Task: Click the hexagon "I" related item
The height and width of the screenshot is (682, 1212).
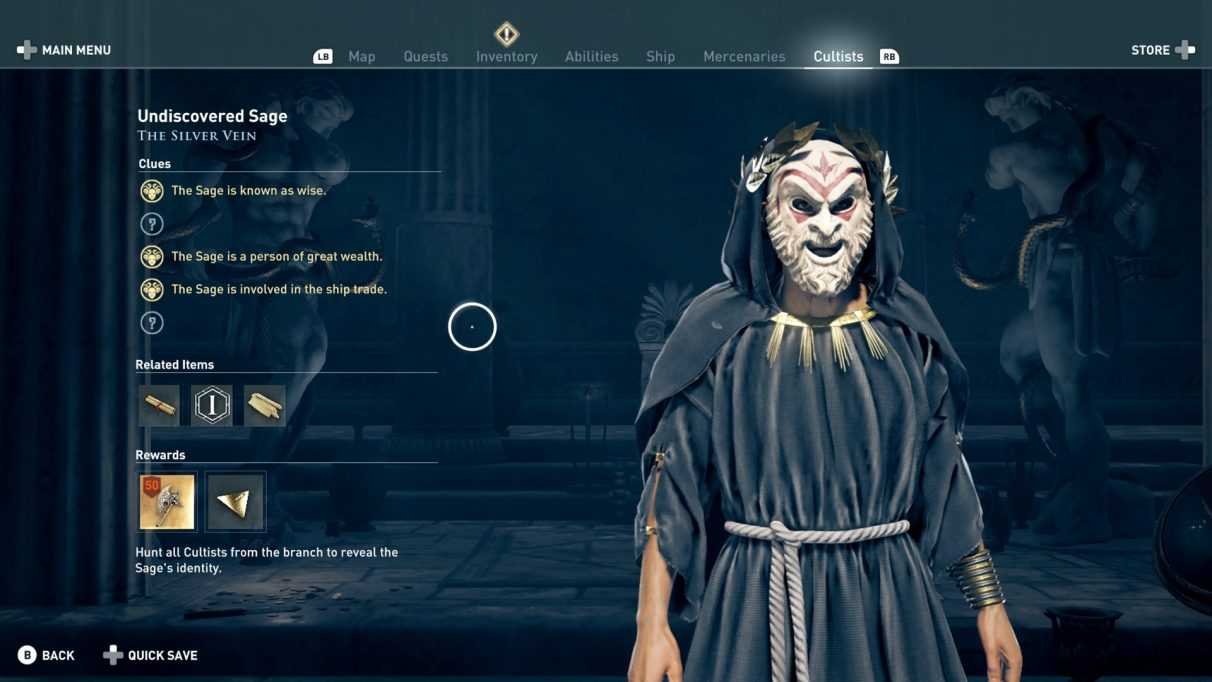Action: click(x=212, y=406)
